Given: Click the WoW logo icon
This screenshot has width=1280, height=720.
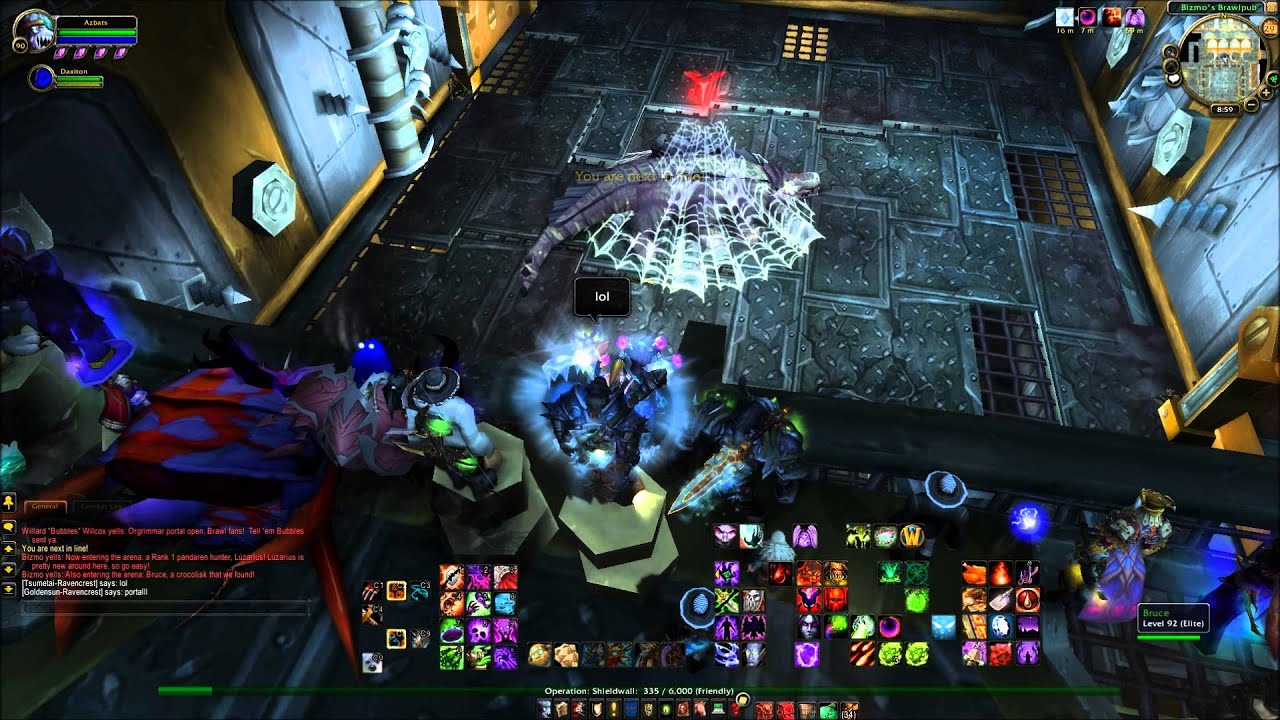Looking at the screenshot, I should (911, 536).
